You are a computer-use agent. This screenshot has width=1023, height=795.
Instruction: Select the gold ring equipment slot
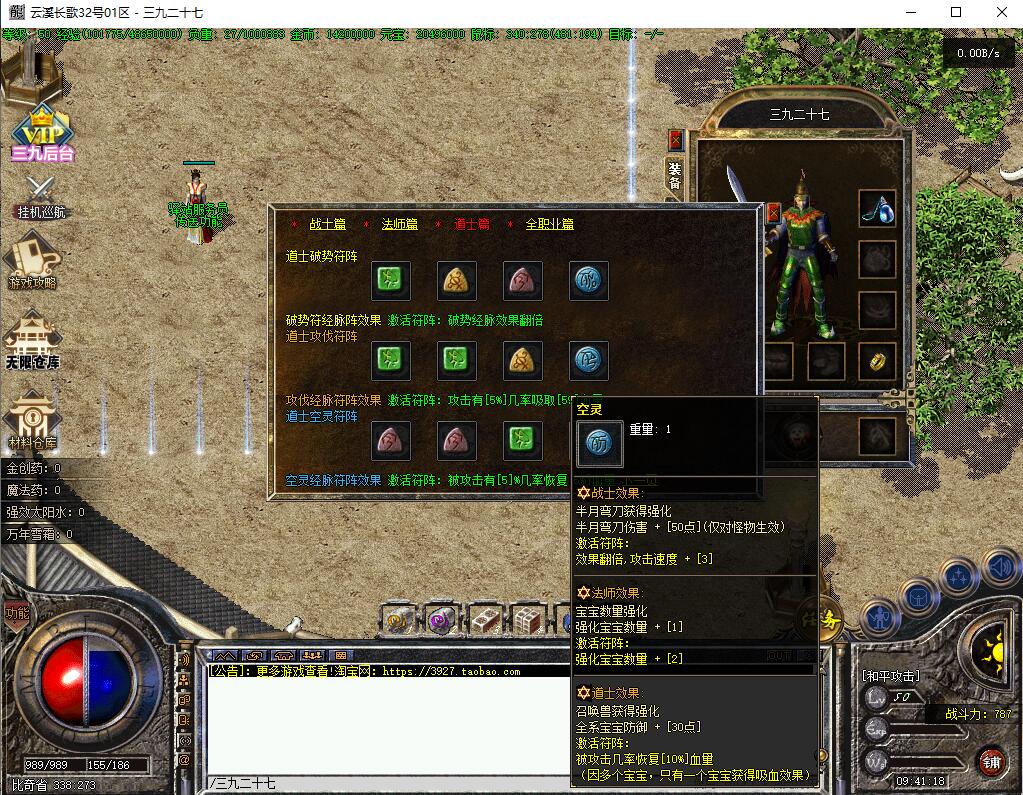877,361
